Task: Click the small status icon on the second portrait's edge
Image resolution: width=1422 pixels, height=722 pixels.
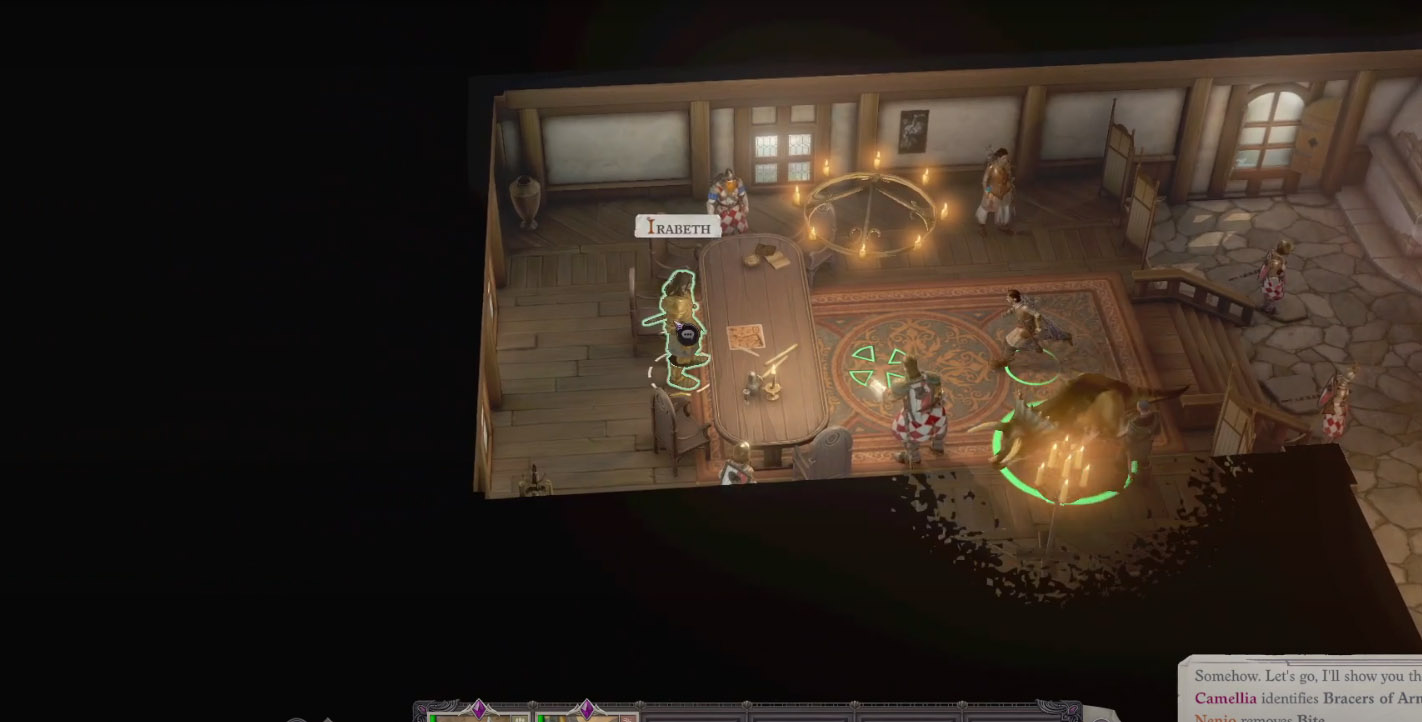Action: 627,718
